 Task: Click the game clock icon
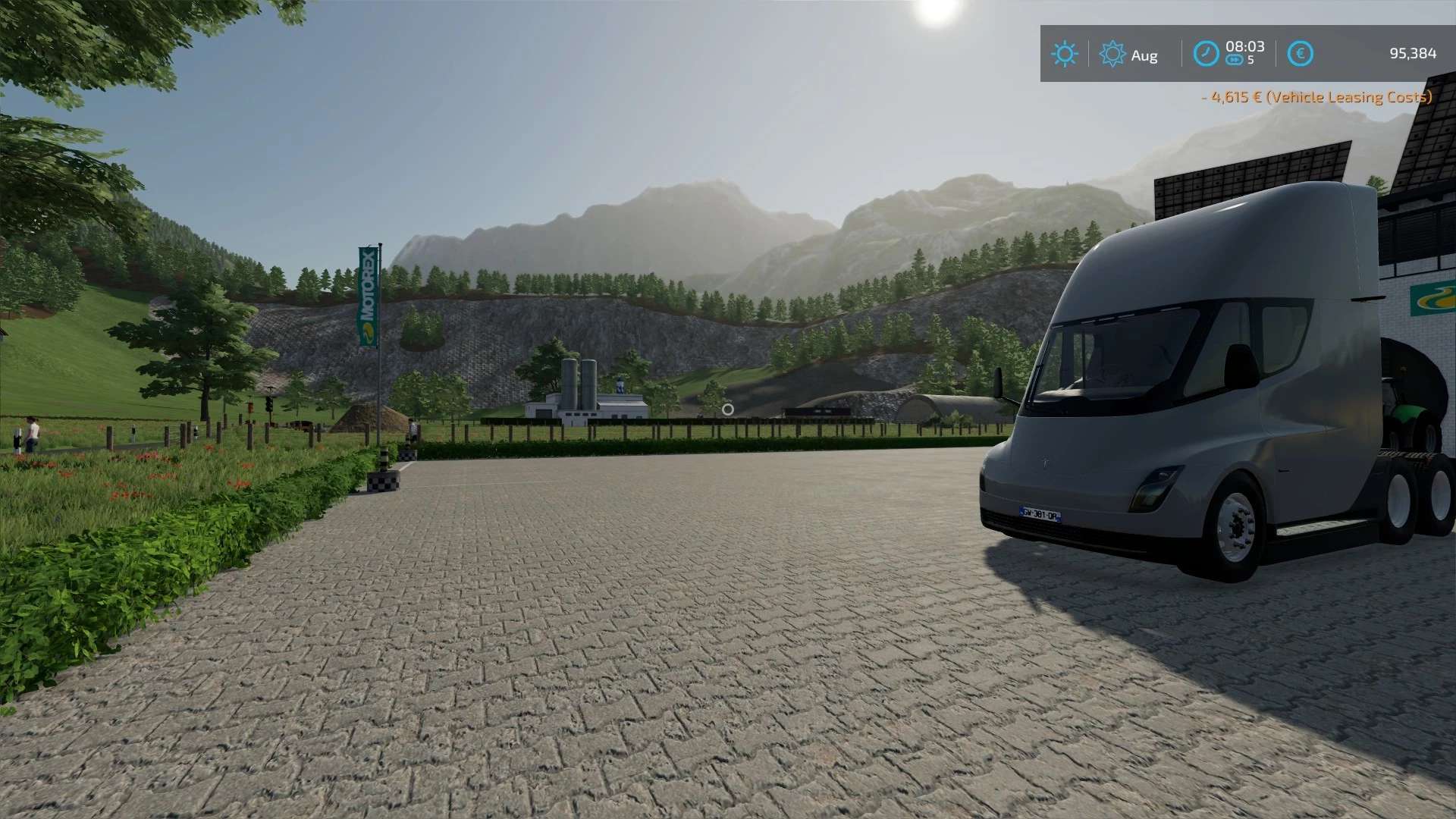[x=1206, y=54]
